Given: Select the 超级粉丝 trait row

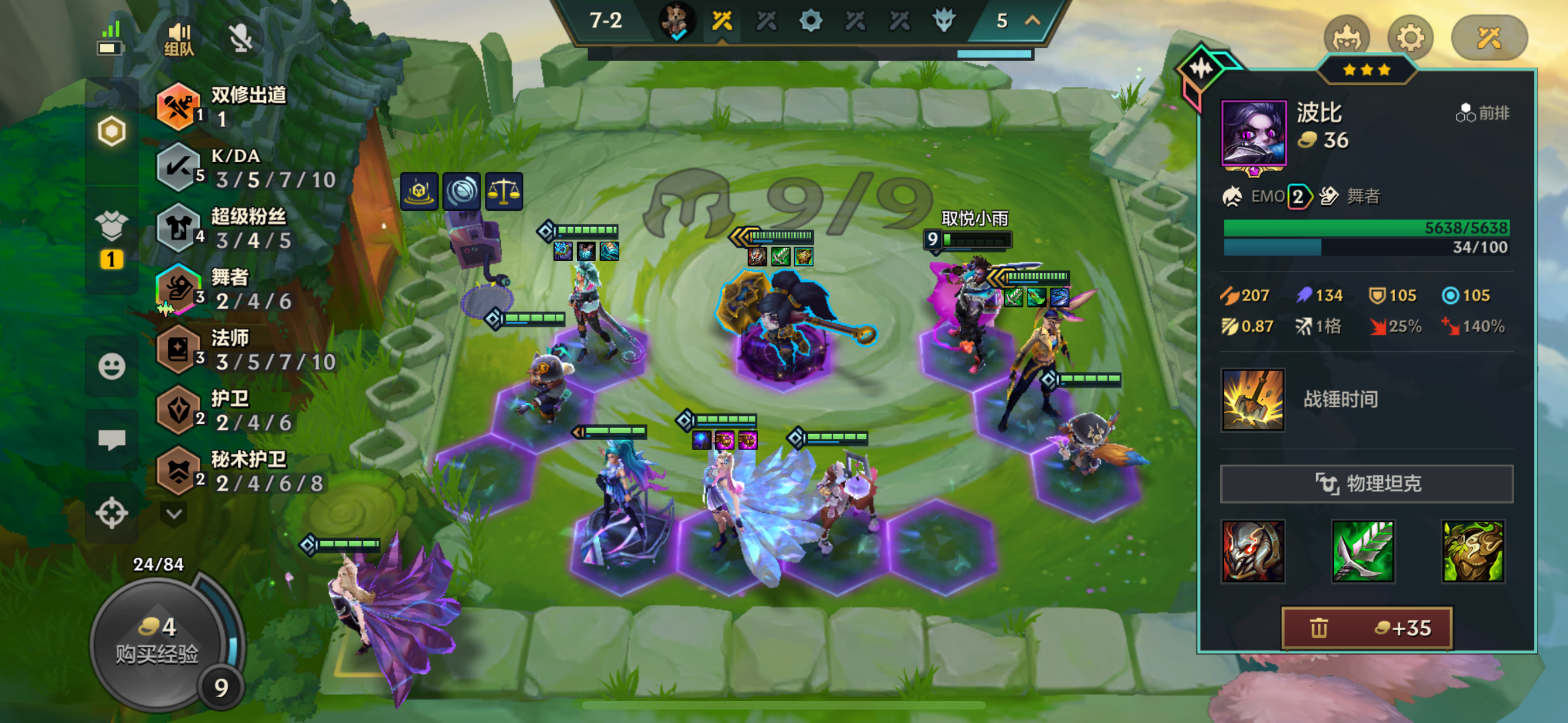Looking at the screenshot, I should [247, 229].
